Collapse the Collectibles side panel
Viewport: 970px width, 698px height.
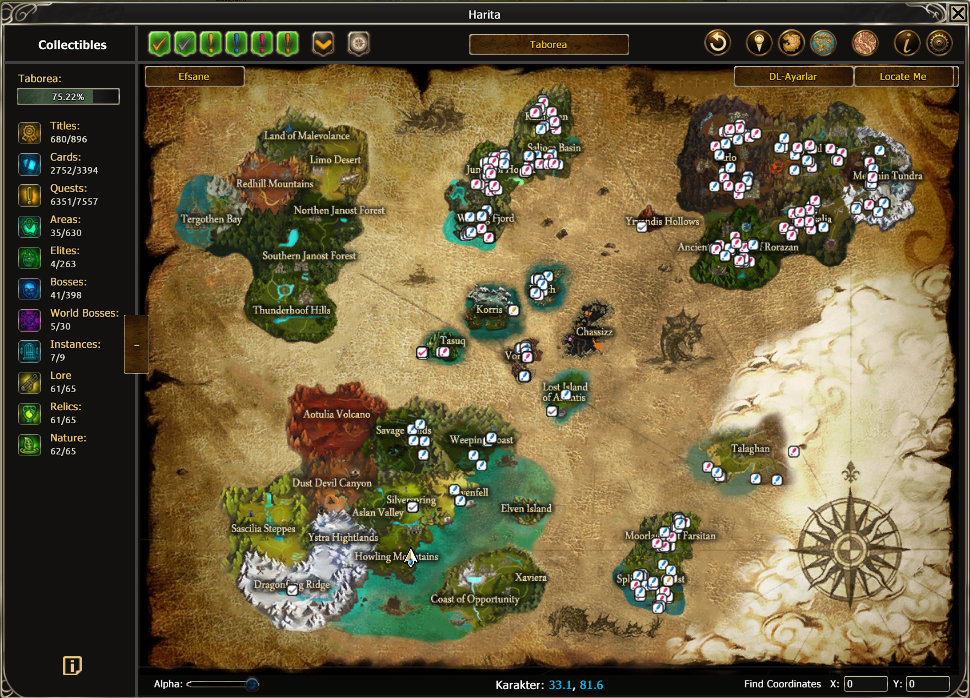click(136, 345)
